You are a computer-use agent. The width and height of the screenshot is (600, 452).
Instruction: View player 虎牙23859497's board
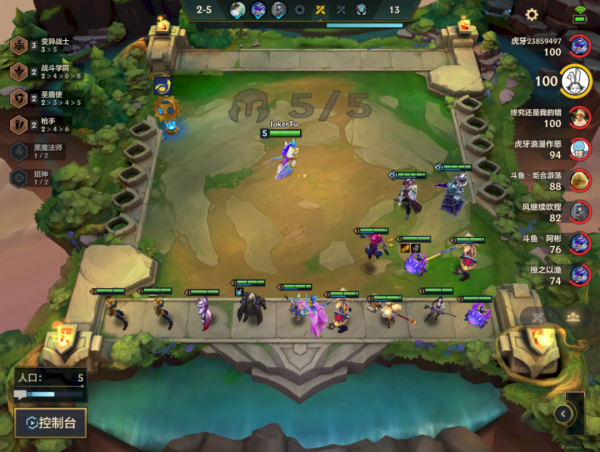pos(577,46)
